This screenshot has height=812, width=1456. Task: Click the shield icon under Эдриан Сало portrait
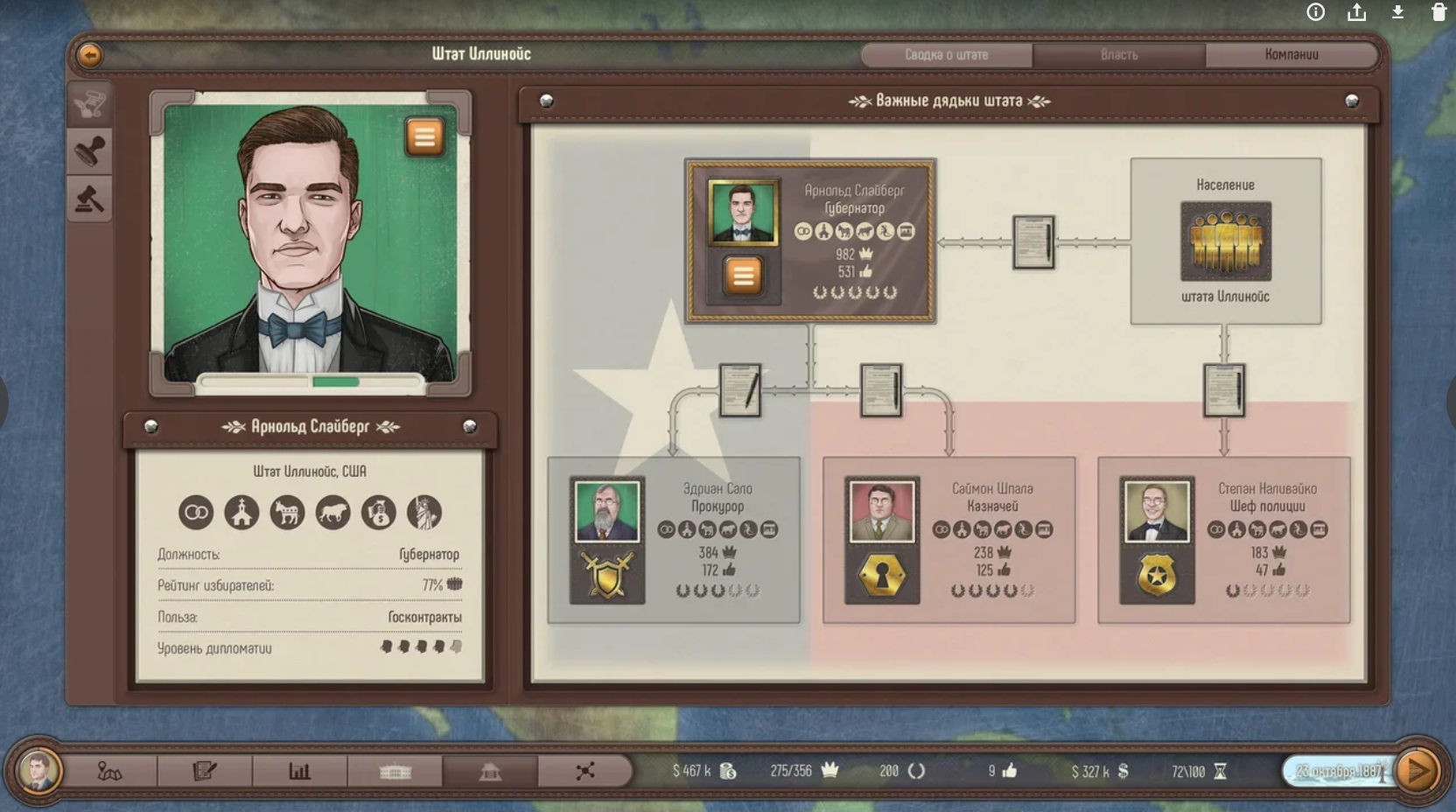click(x=606, y=576)
